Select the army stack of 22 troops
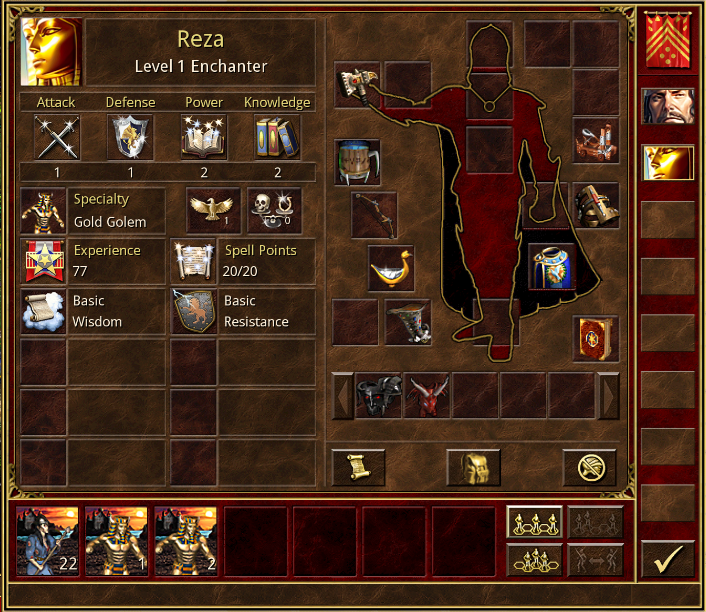 pos(47,541)
